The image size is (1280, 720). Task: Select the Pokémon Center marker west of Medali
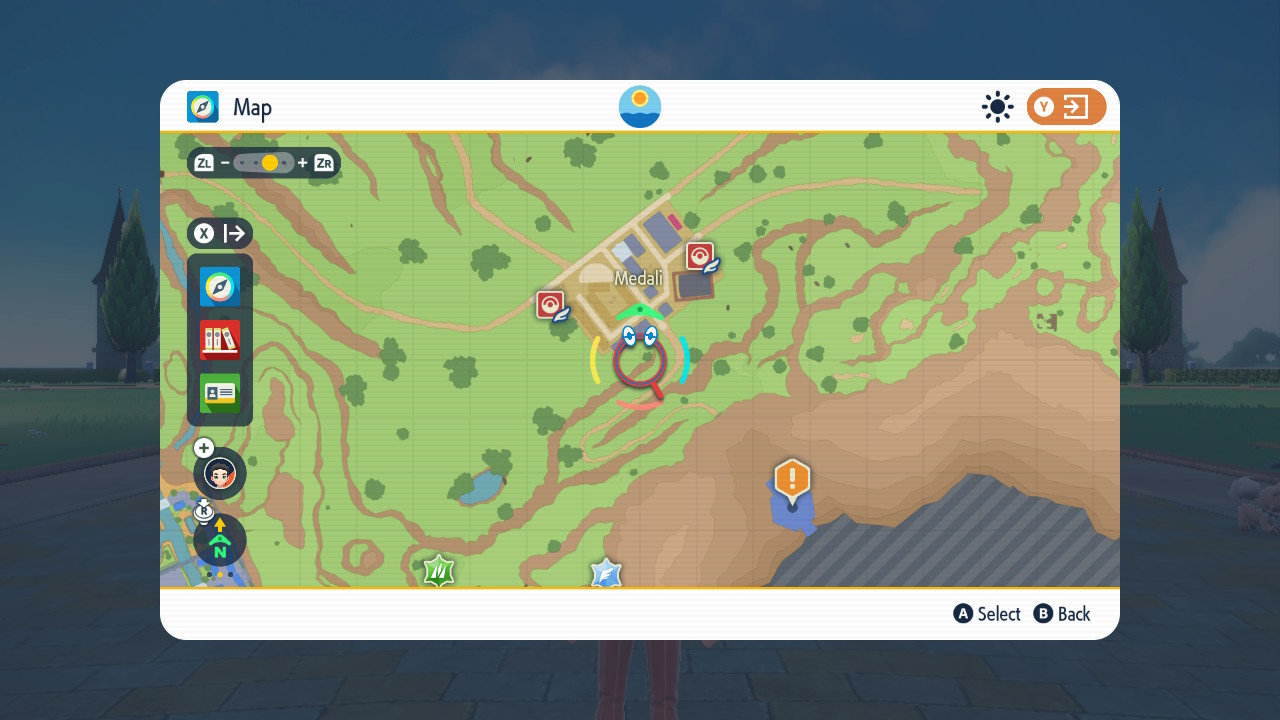(x=551, y=305)
